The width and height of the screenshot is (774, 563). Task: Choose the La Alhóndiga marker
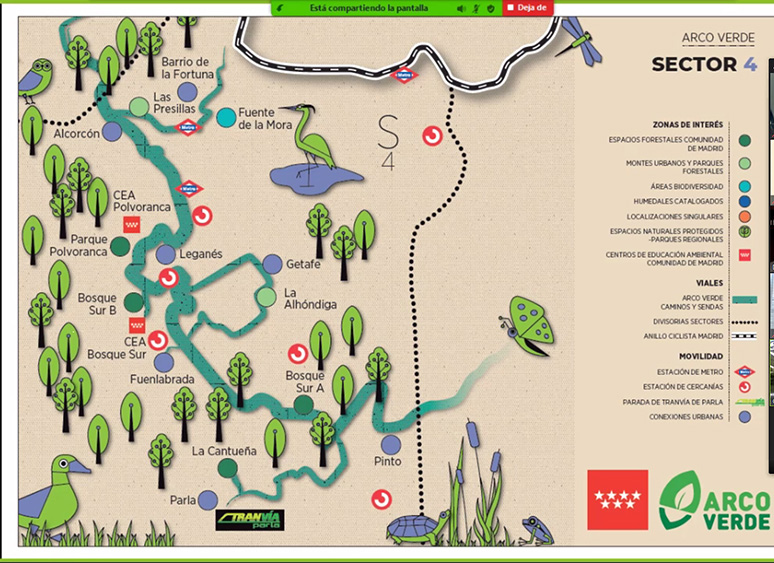tap(266, 297)
